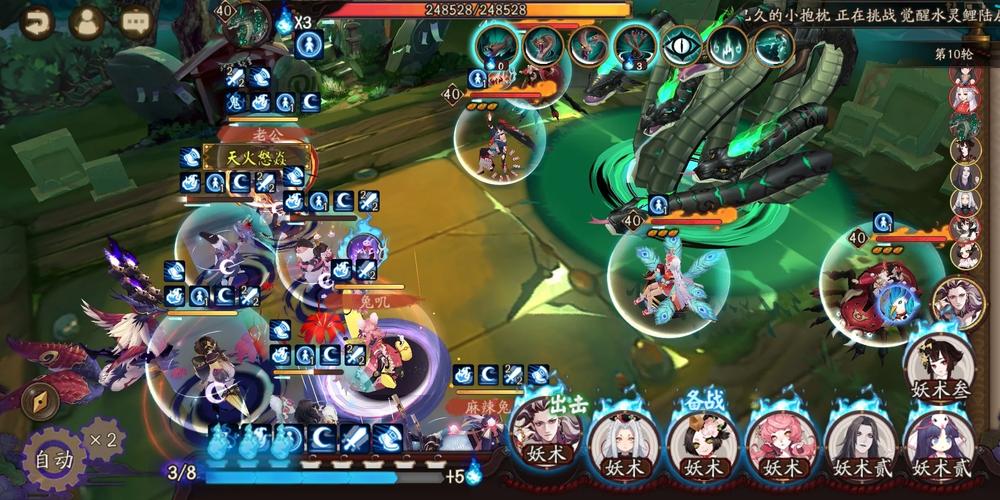Use the 备战 flower-haired shikigami skill
This screenshot has width=1000, height=500.
point(701,438)
